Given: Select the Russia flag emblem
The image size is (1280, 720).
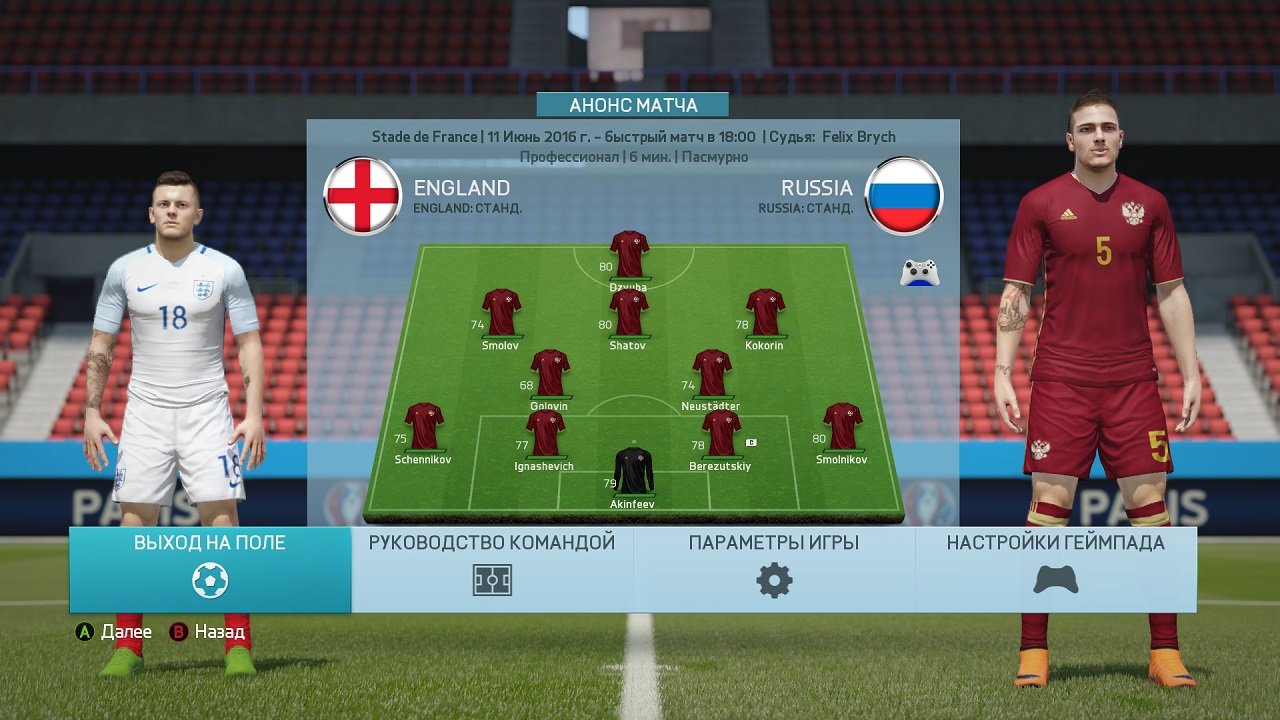Looking at the screenshot, I should pyautogui.click(x=903, y=196).
